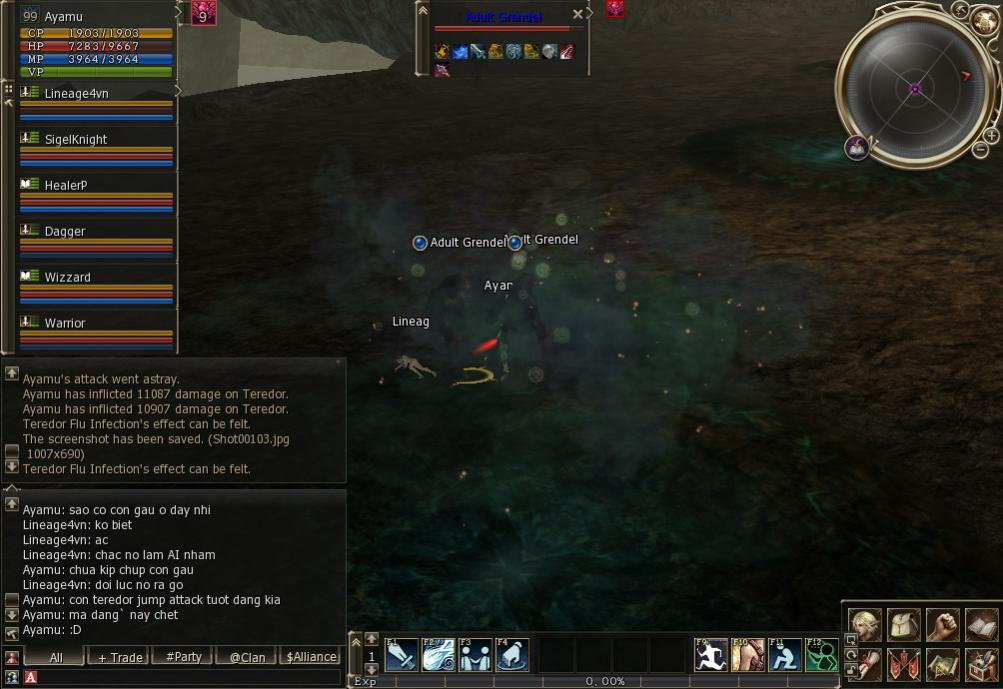The image size is (1003, 689).
Task: Open the $Alliance chat tab
Action: (x=311, y=657)
